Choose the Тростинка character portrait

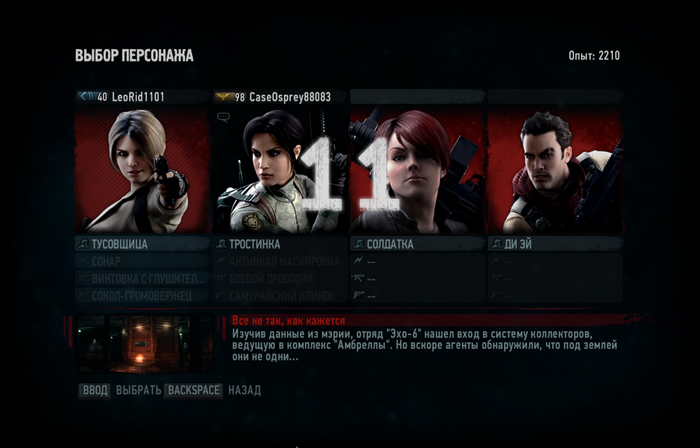coord(280,170)
